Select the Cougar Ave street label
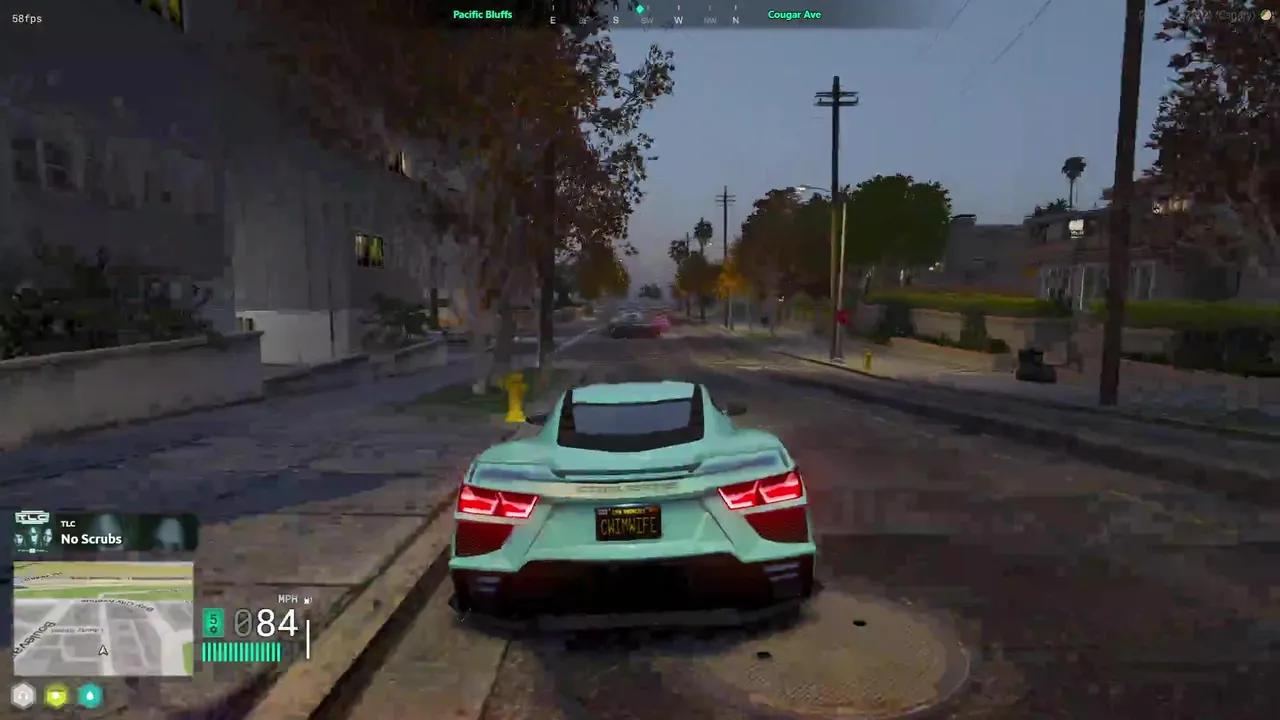1280x720 pixels. pos(794,14)
